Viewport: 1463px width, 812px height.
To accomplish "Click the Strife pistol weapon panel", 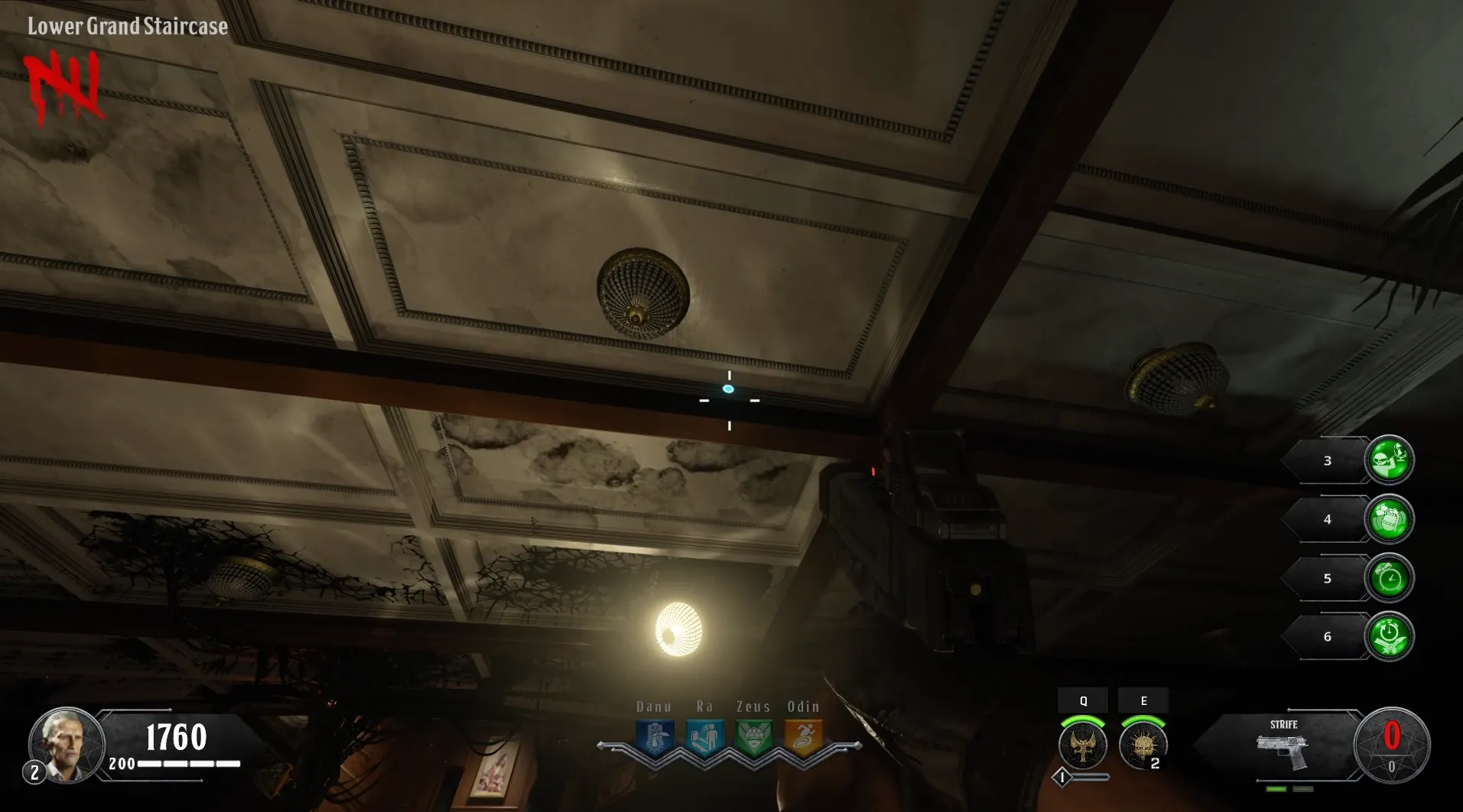I will (1283, 745).
